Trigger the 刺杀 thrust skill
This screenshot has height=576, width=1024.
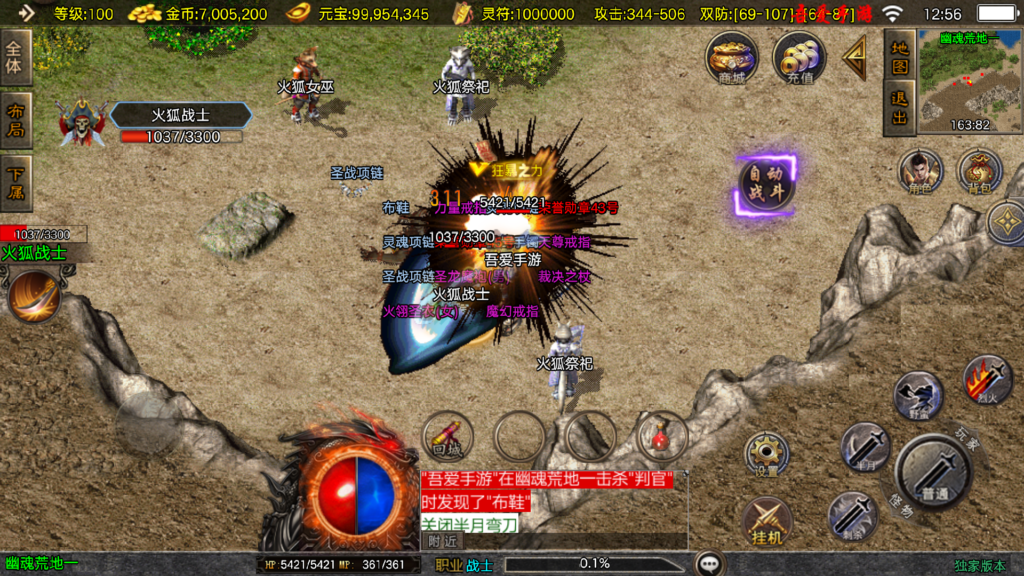pyautogui.click(x=852, y=517)
